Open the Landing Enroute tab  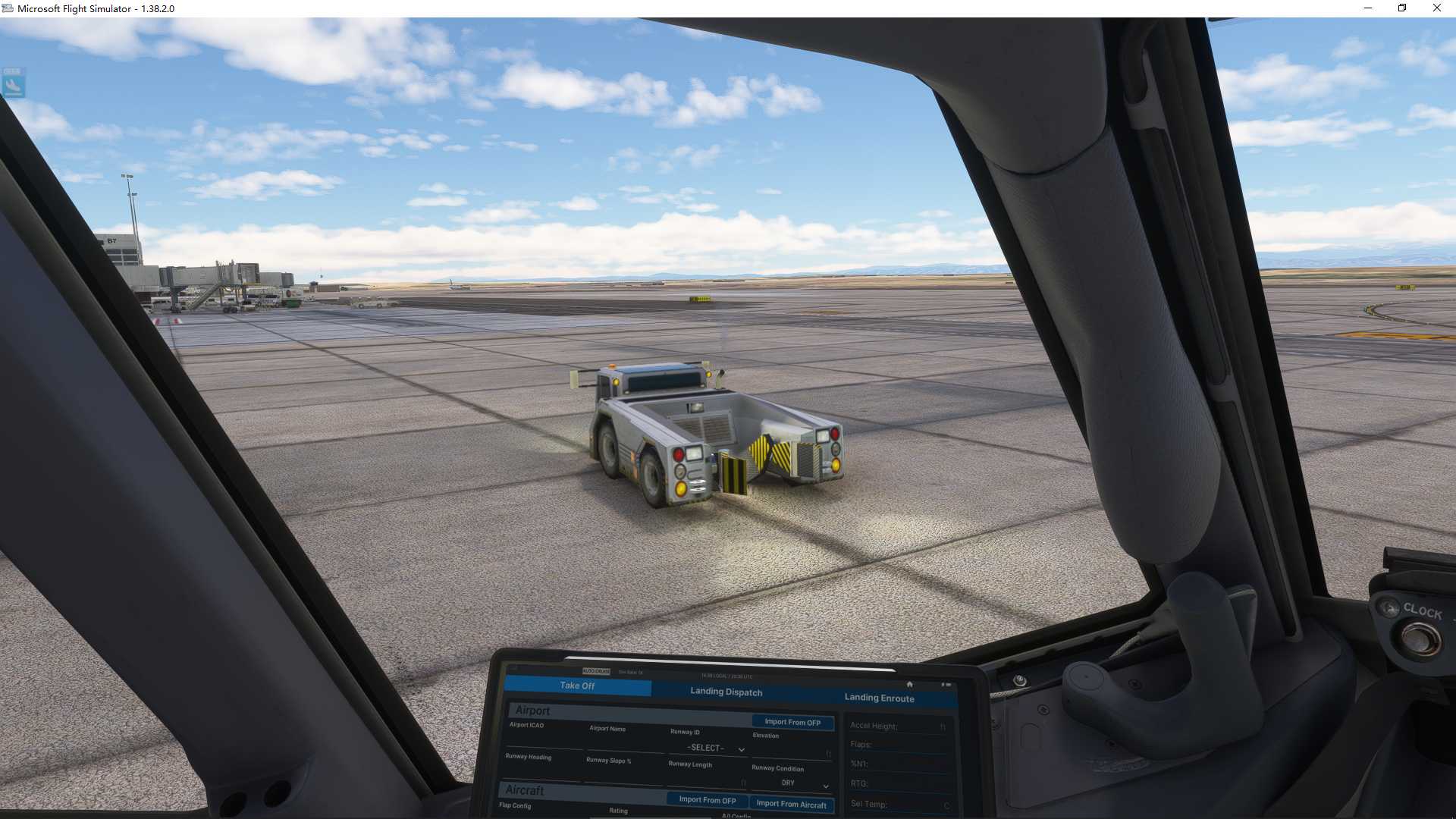(x=879, y=698)
